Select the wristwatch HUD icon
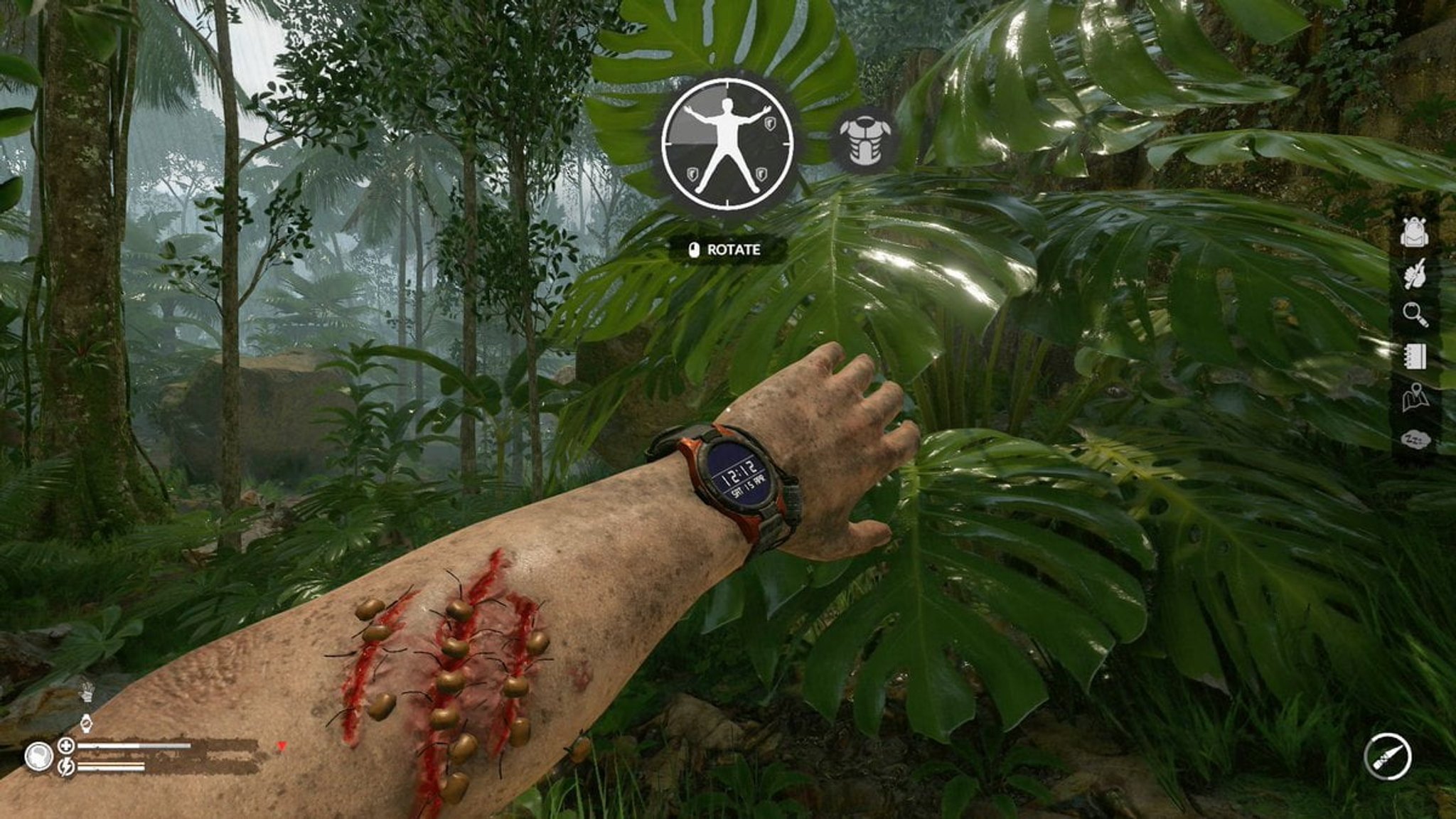This screenshot has width=1456, height=819. (x=86, y=723)
